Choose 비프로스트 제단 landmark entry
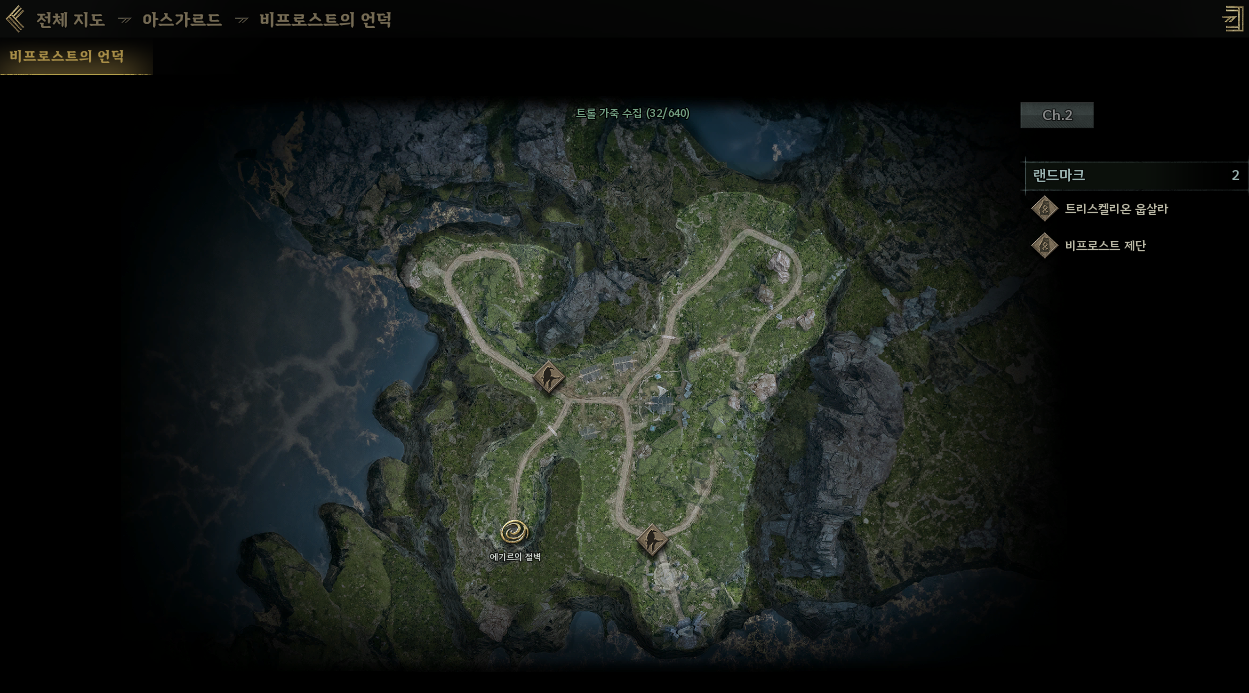Screen dimensions: 1249x693 coord(1104,245)
